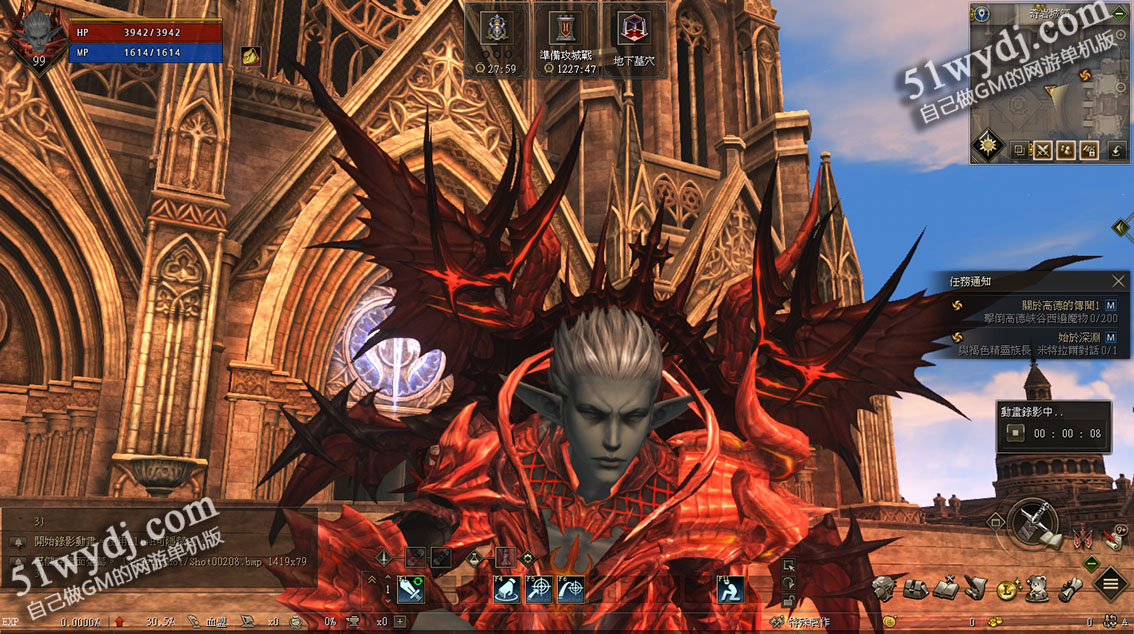1134x634 pixels.
Task: Open the party members button under minimap
Action: tap(1067, 151)
